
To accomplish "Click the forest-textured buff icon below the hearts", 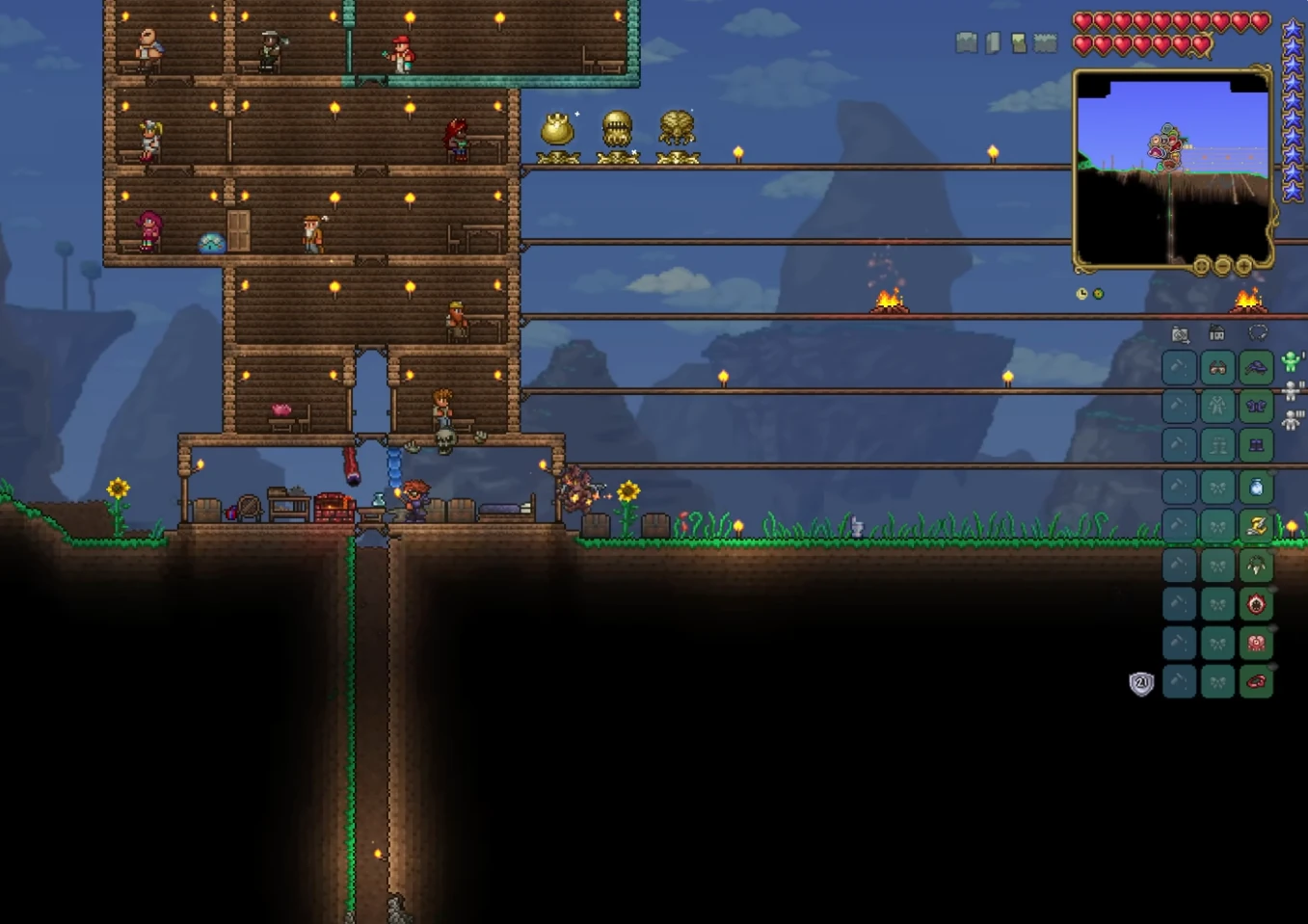I will coord(1047,43).
